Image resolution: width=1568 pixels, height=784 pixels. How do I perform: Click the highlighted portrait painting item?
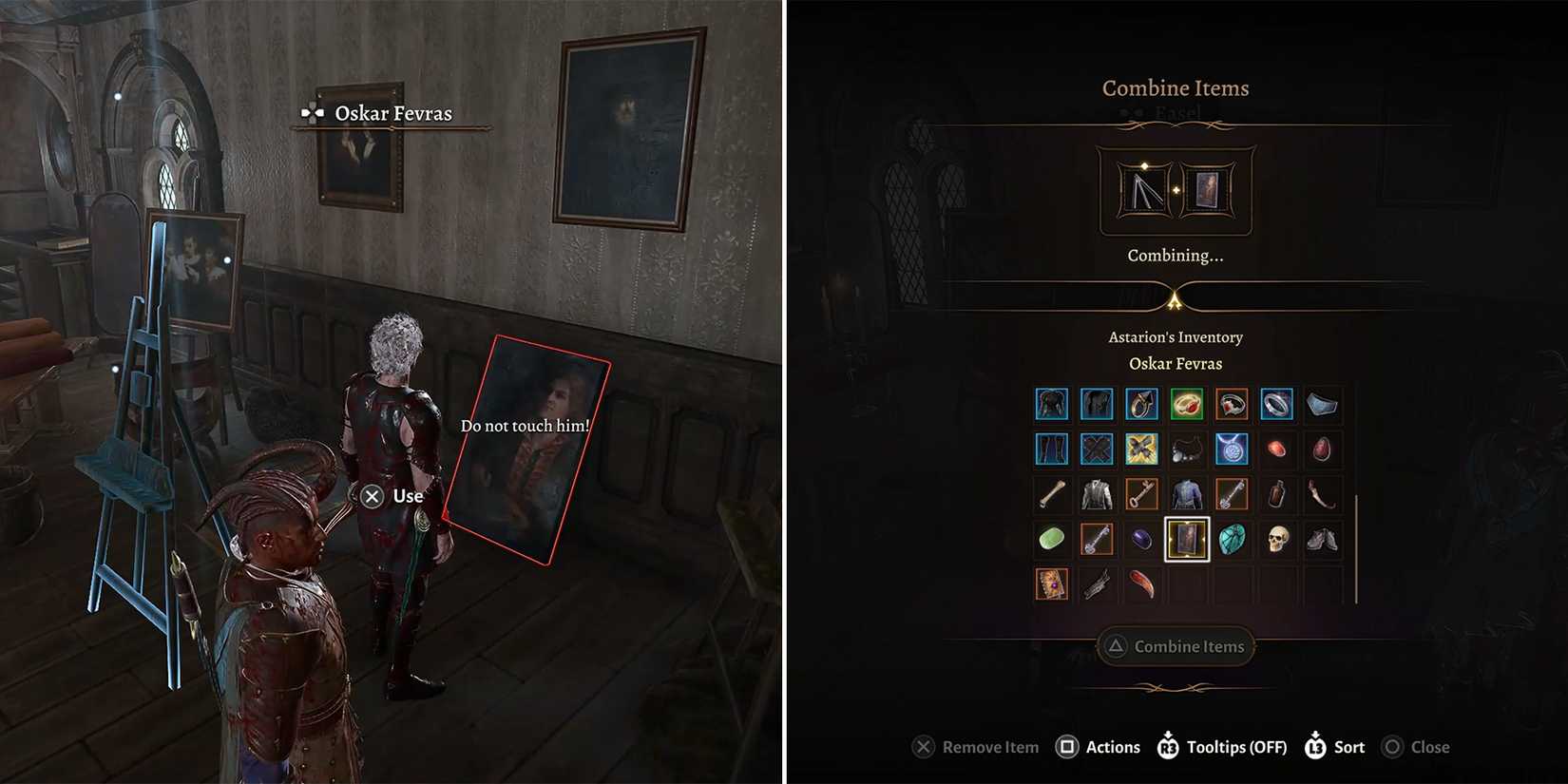pos(1186,540)
